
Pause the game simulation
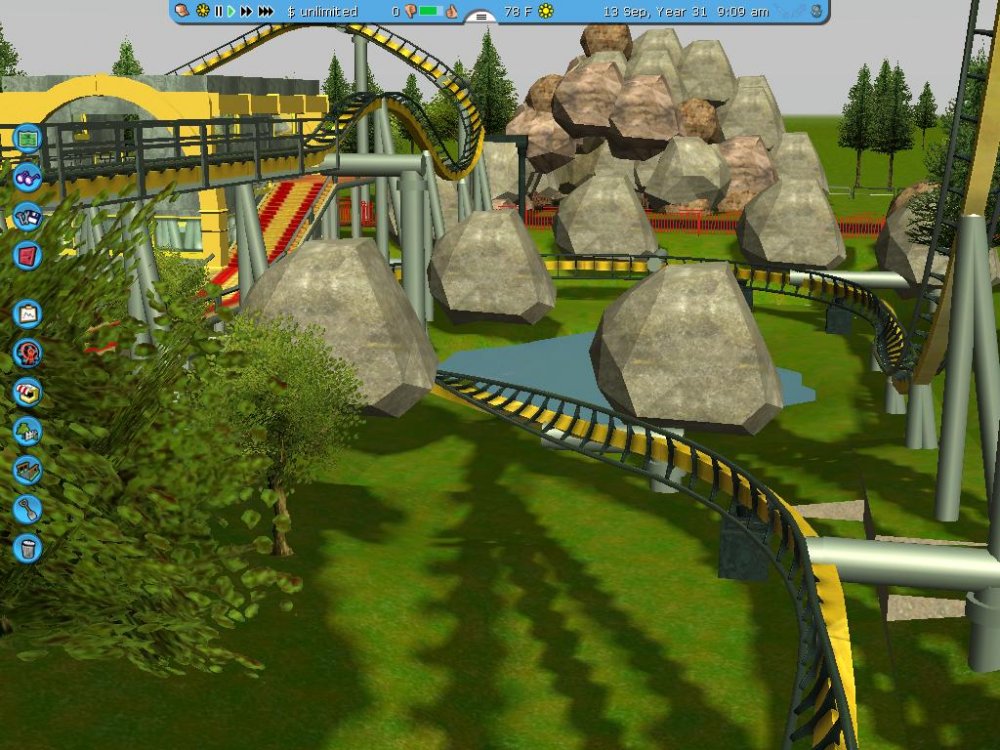218,11
